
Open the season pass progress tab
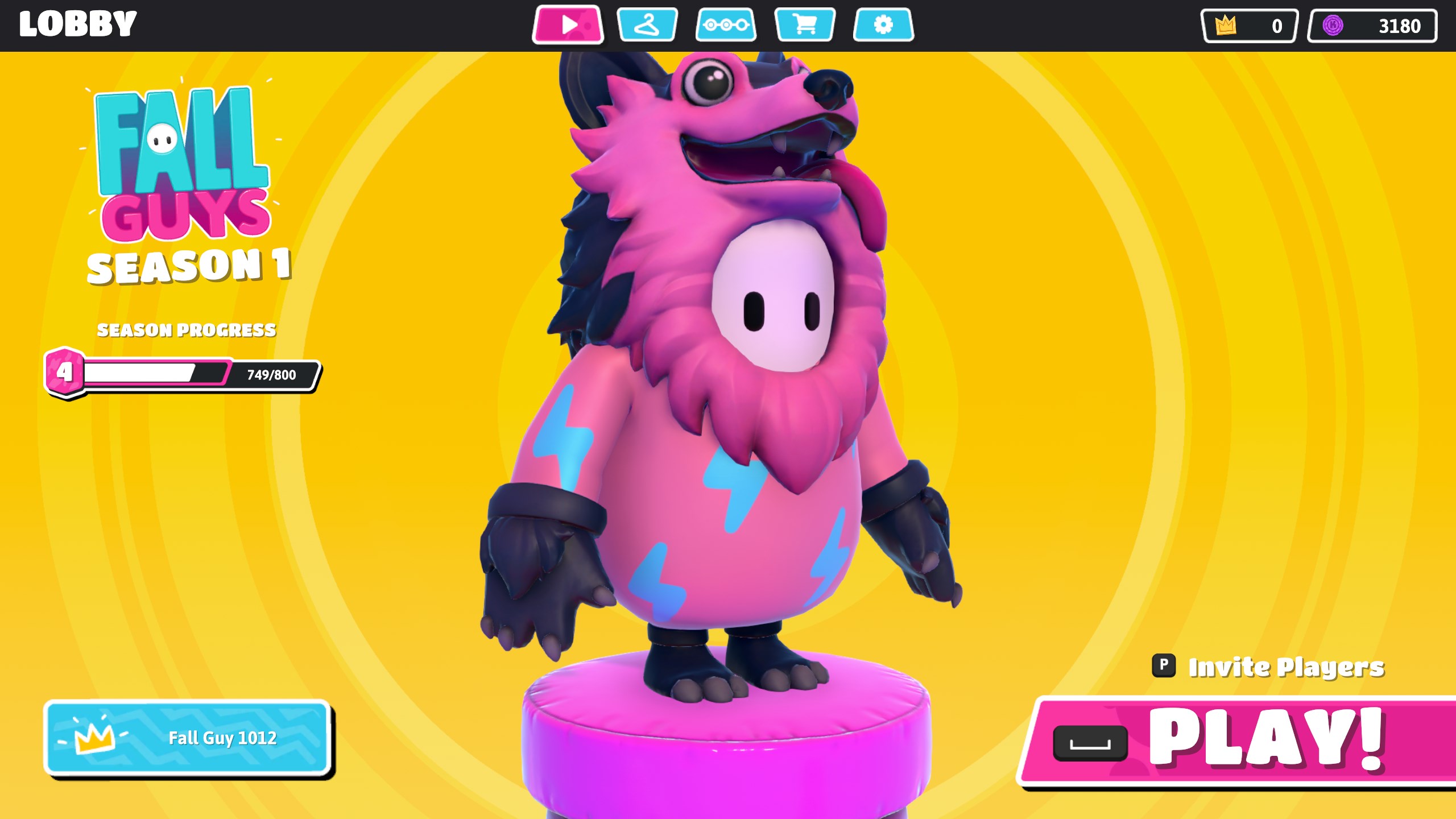click(726, 25)
